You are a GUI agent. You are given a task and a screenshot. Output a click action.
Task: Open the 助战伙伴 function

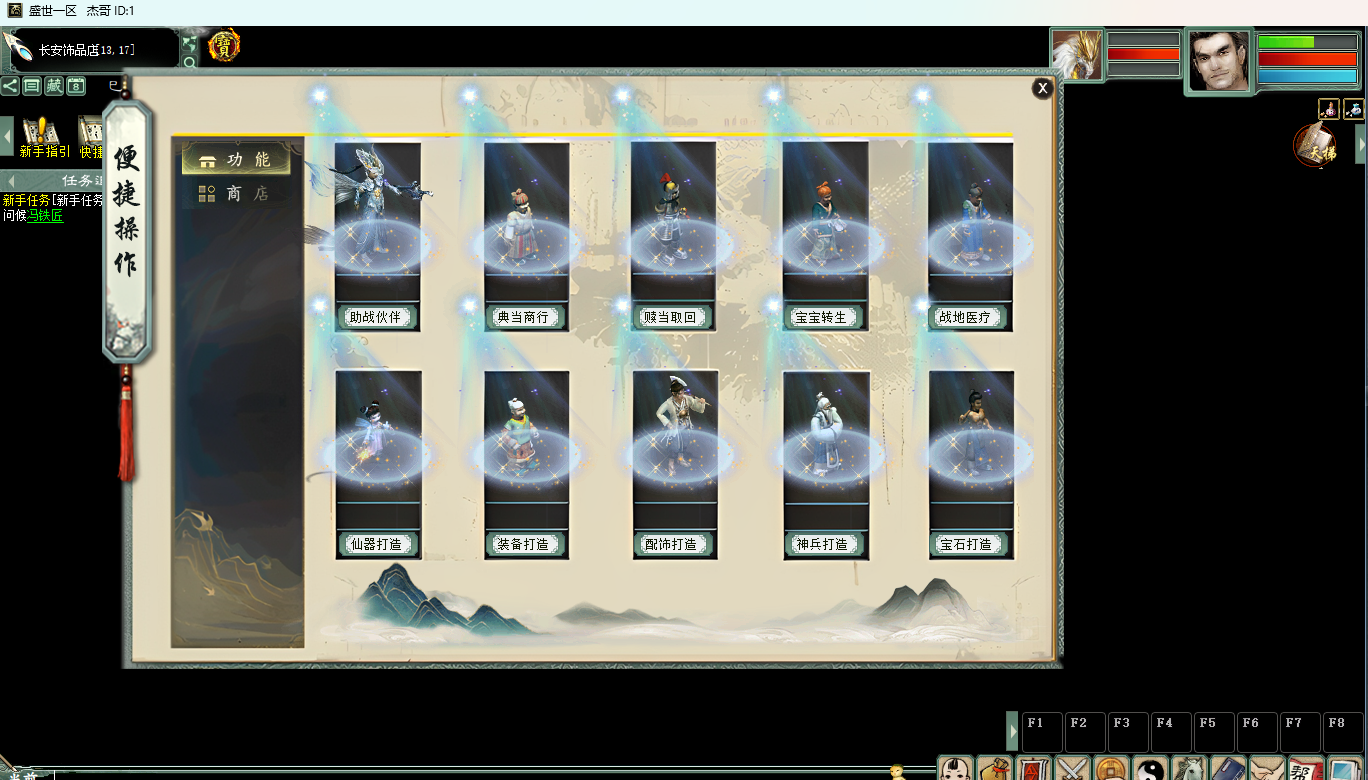tap(376, 318)
